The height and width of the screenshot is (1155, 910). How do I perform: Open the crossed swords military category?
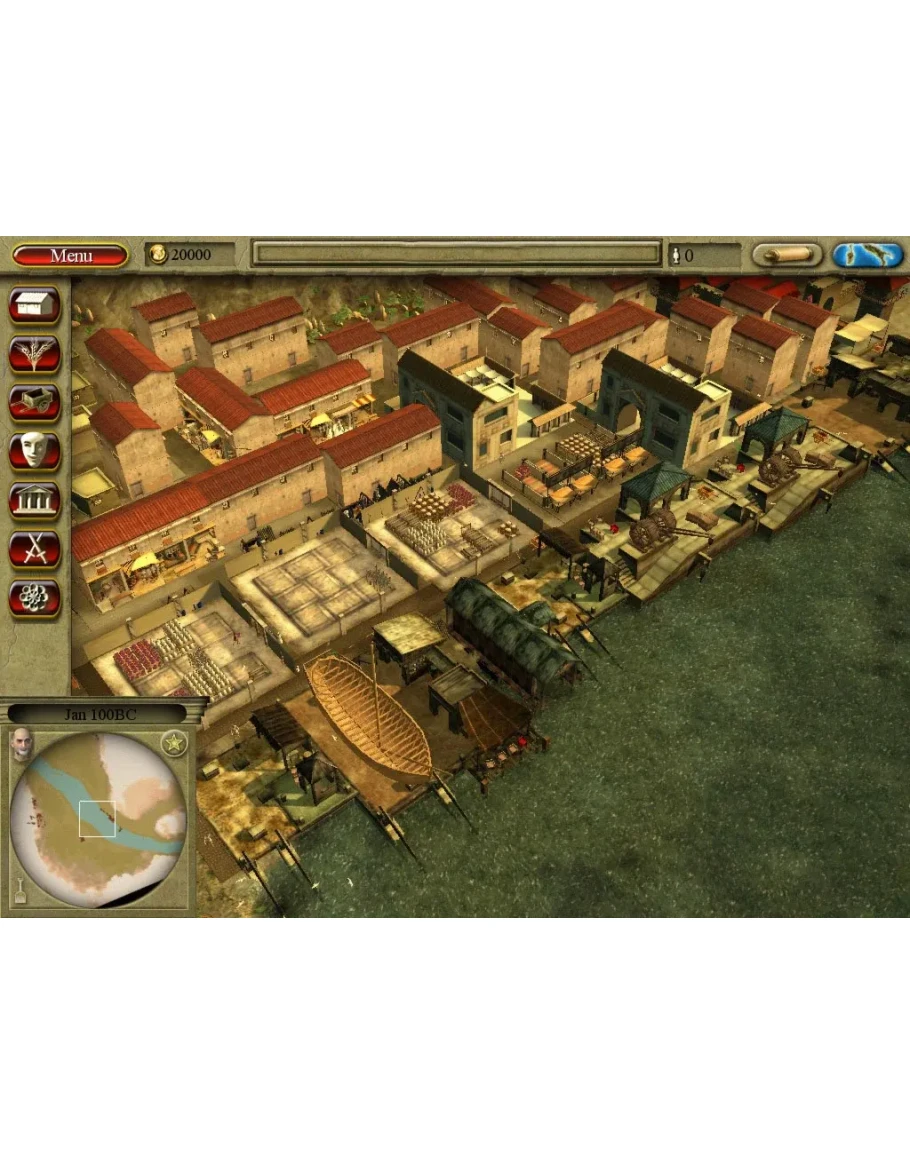click(35, 549)
